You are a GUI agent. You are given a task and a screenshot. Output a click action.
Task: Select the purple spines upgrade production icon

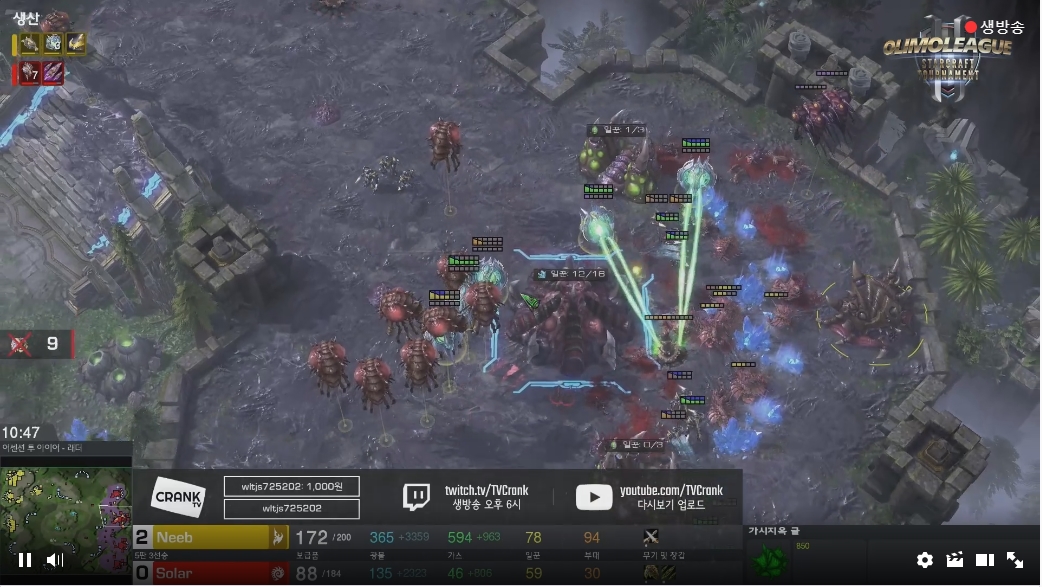pos(53,73)
